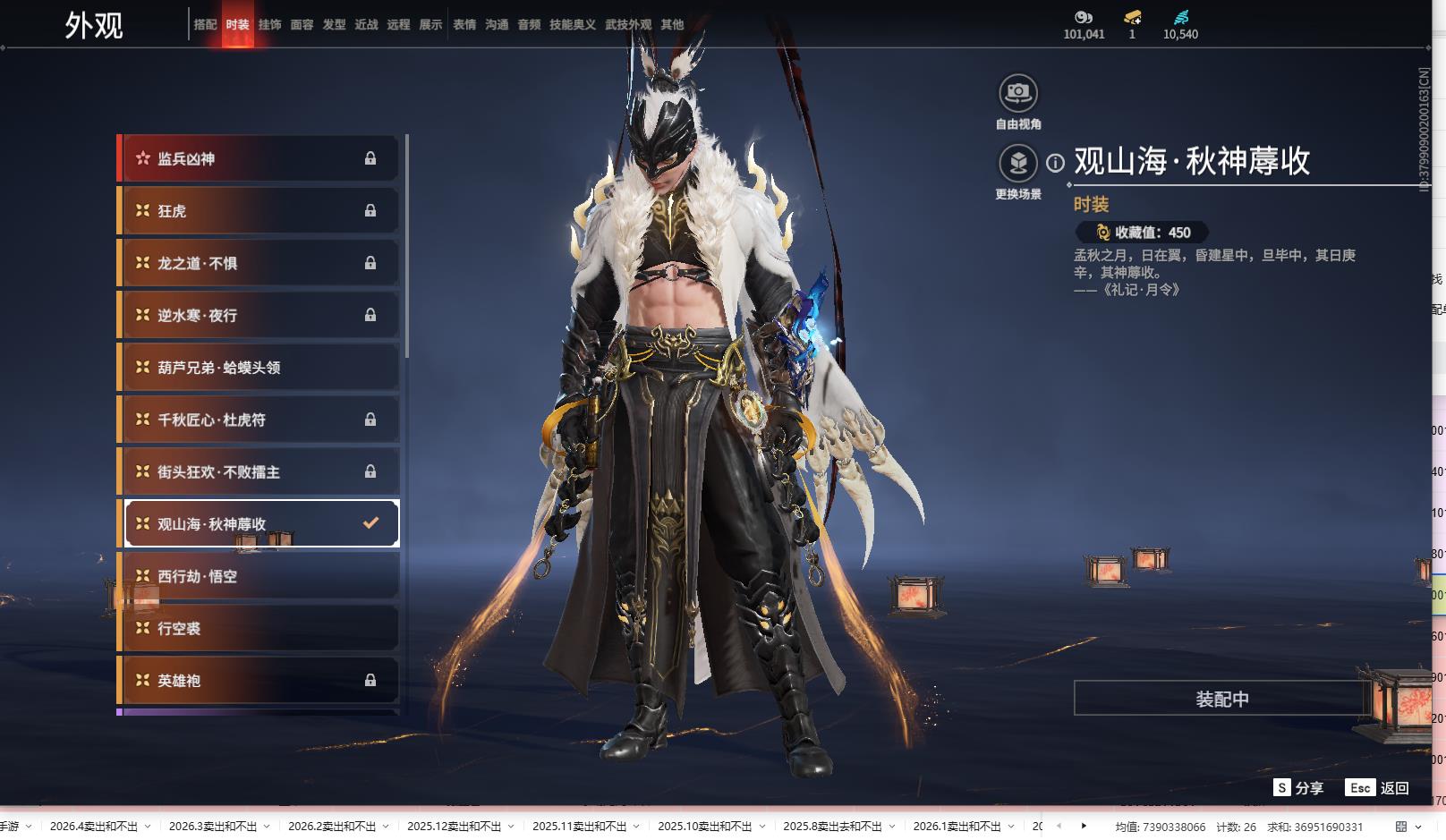This screenshot has width=1446, height=840.
Task: Choose the 狂虎 outfit entry
Action: click(x=259, y=211)
